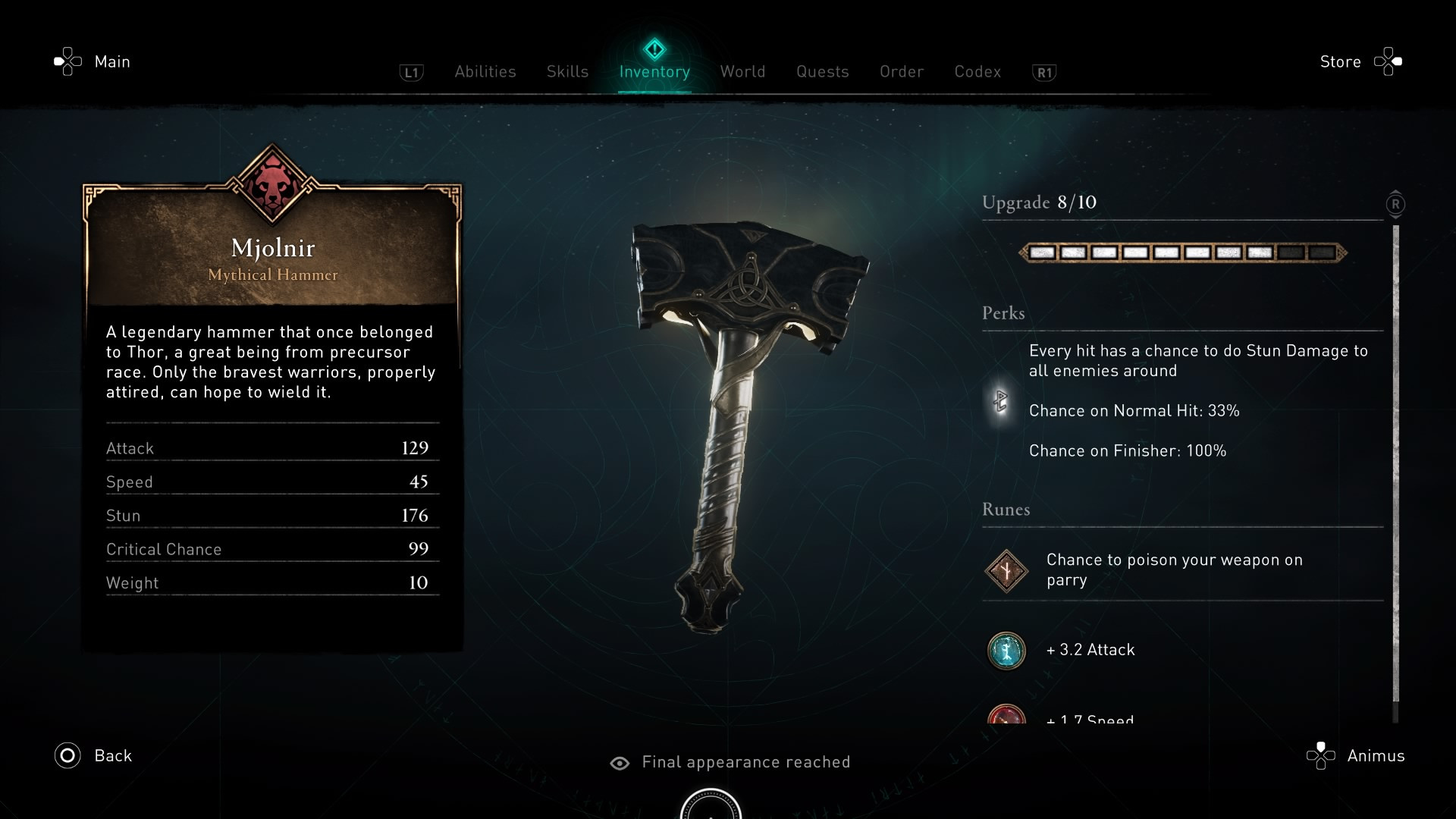The image size is (1456, 819).
Task: Go to the World tab
Action: 742,71
